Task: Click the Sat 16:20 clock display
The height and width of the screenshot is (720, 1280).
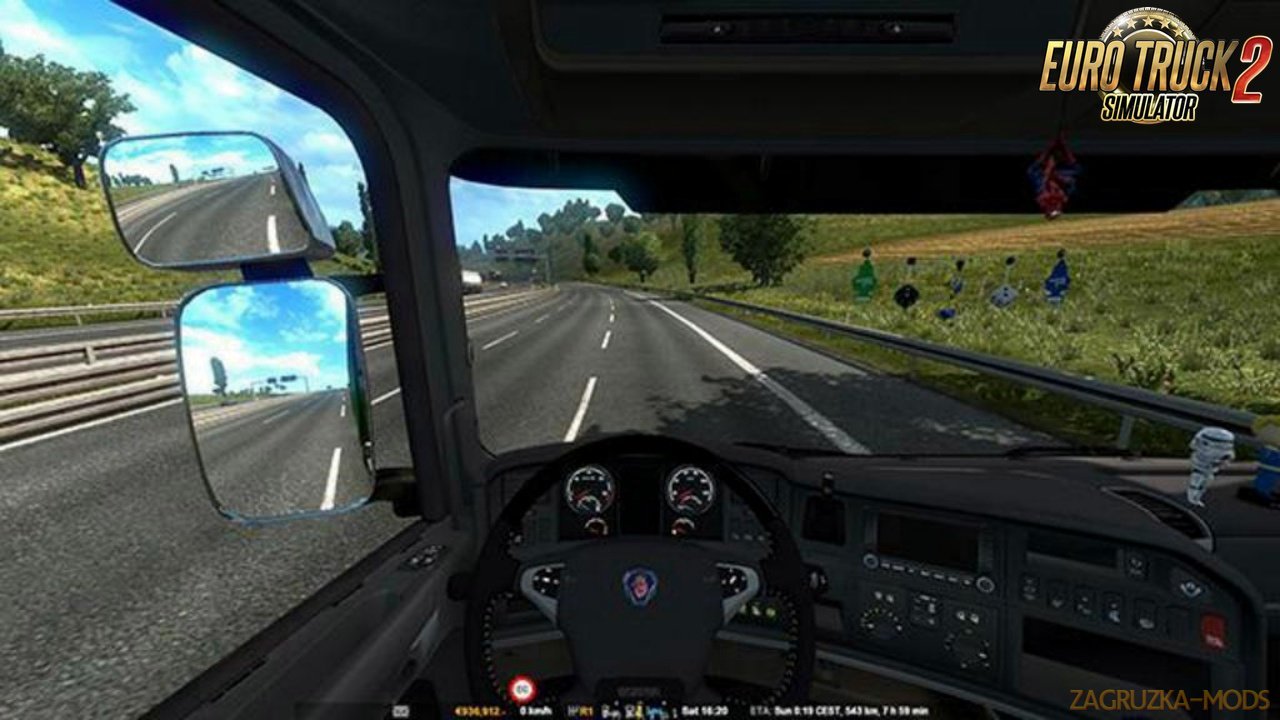Action: [707, 710]
